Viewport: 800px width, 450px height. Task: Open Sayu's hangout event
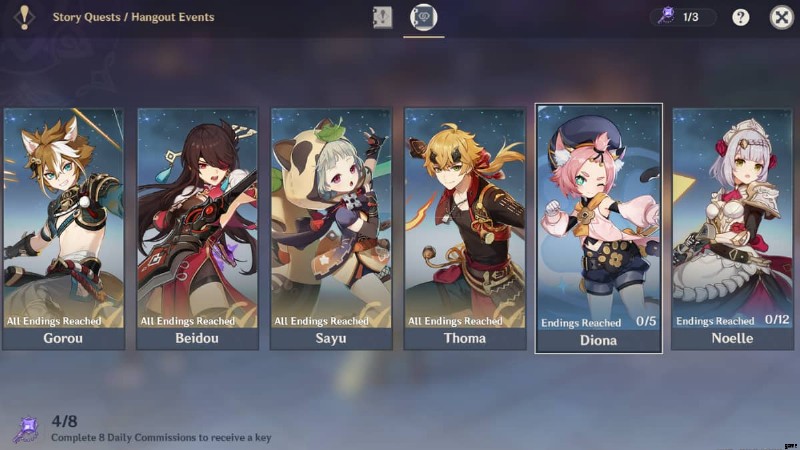coord(331,228)
